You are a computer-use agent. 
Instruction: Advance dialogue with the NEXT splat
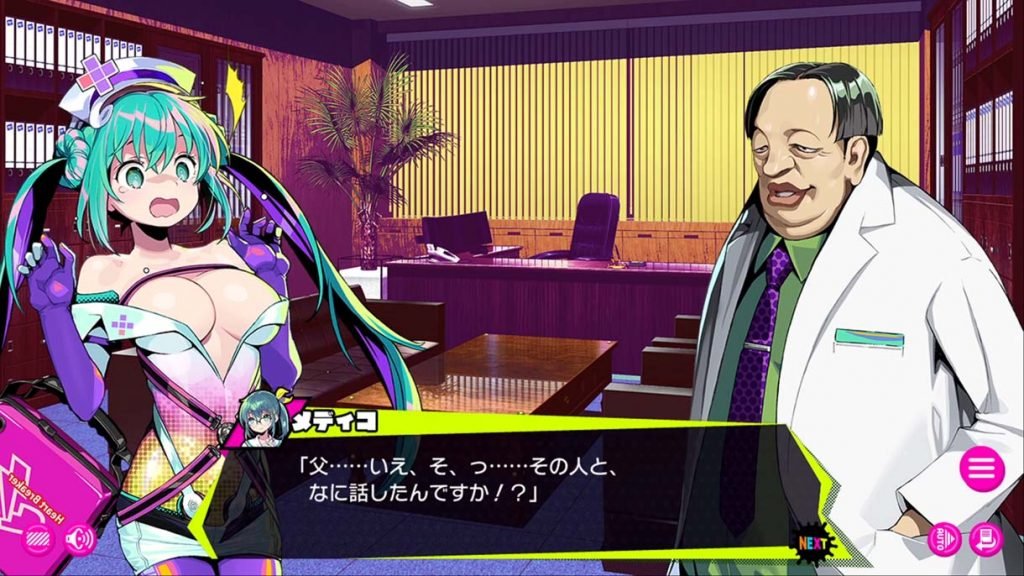814,543
